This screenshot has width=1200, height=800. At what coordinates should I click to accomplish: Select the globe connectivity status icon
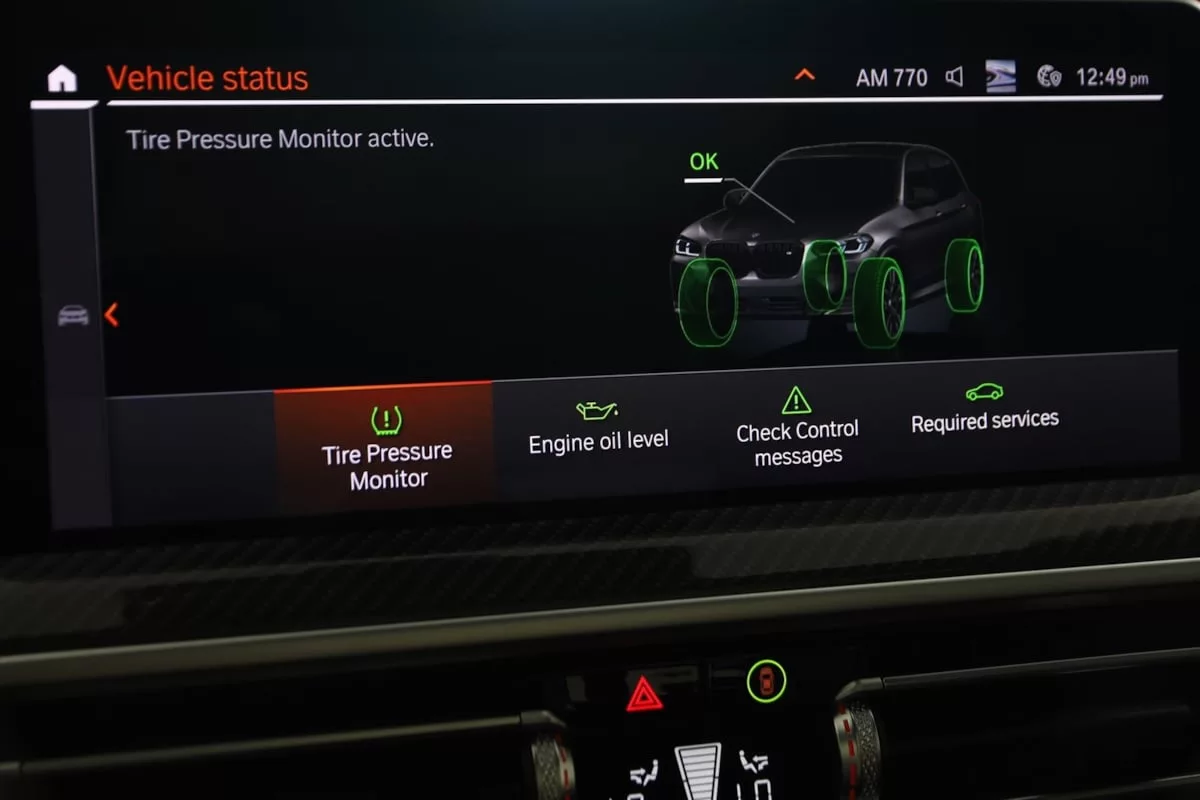pos(1048,77)
